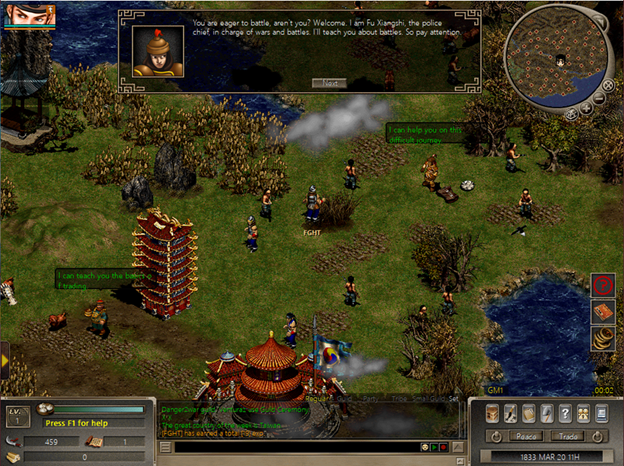Select the red circle icon on right edge
This screenshot has height=466, width=624.
[x=603, y=287]
